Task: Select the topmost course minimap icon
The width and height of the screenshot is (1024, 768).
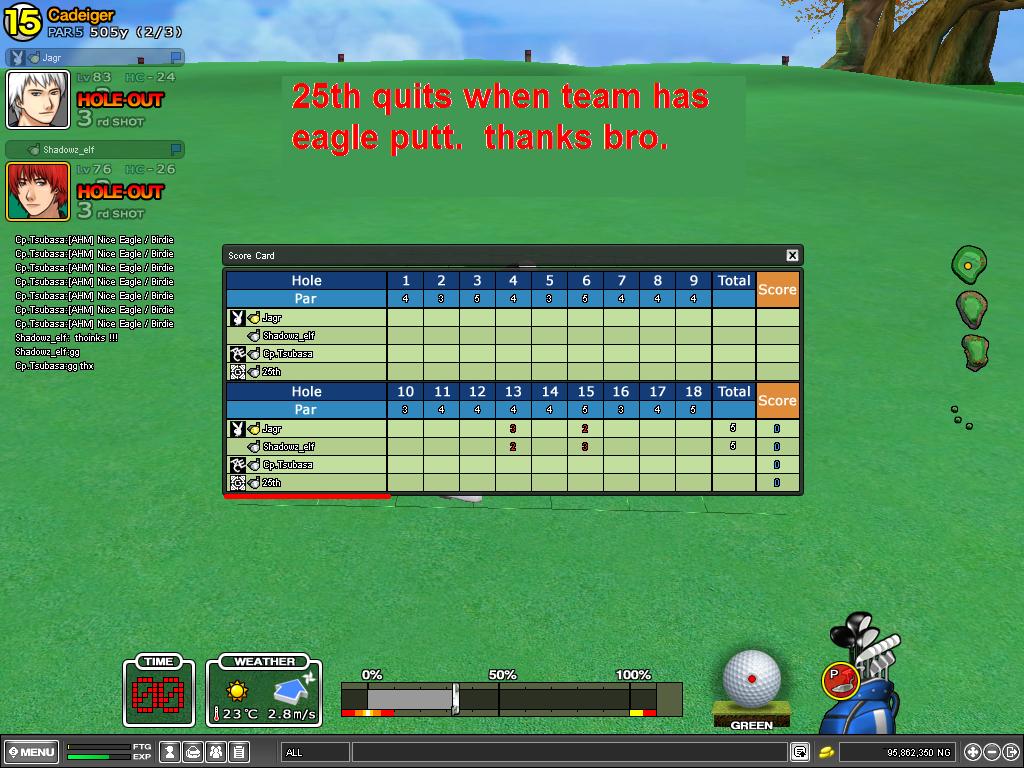Action: coord(968,264)
